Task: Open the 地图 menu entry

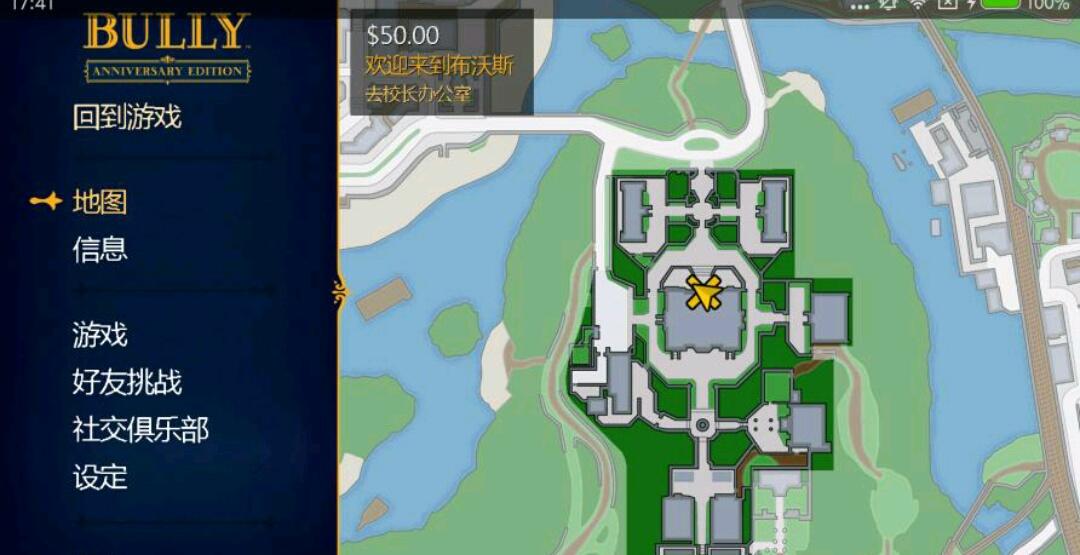Action: pos(100,202)
